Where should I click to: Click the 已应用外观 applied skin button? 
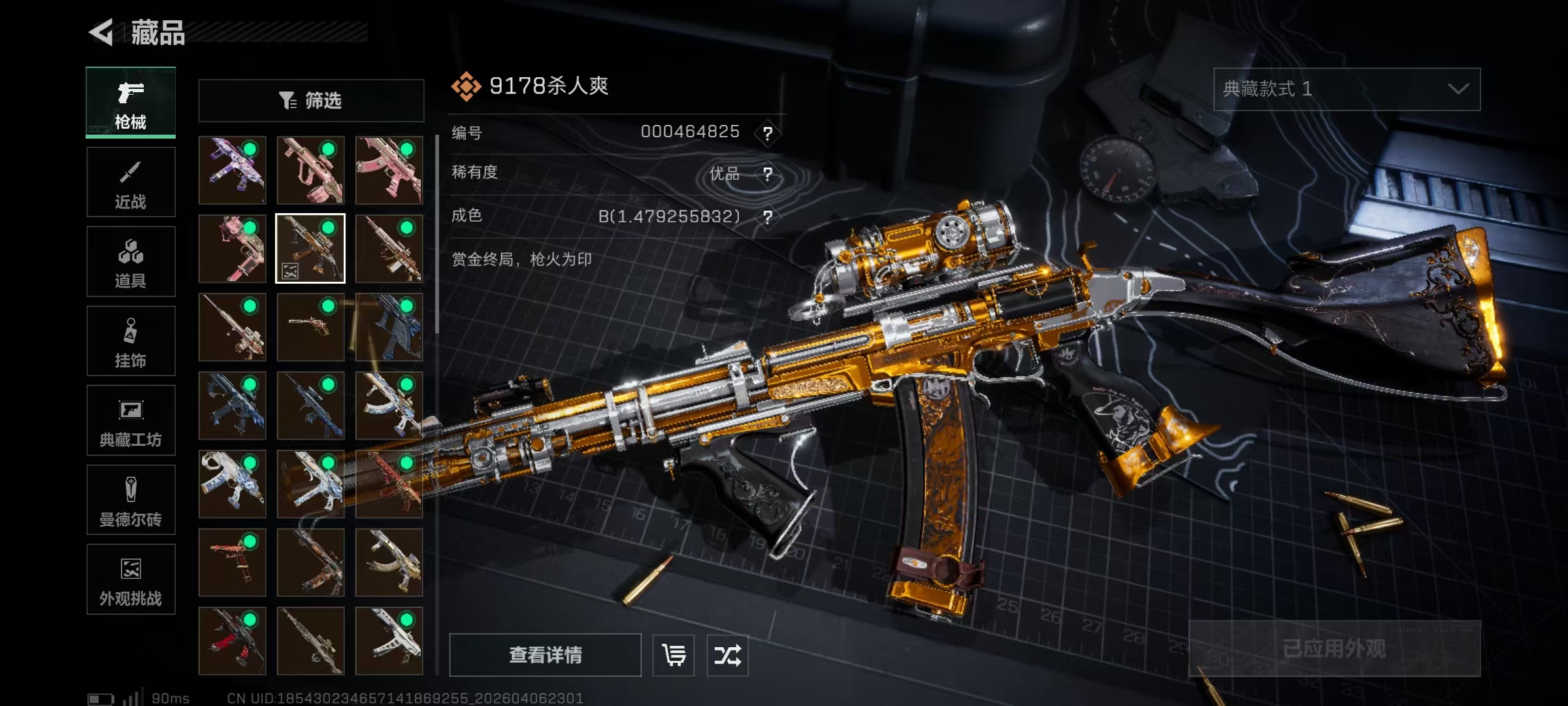pyautogui.click(x=1334, y=648)
